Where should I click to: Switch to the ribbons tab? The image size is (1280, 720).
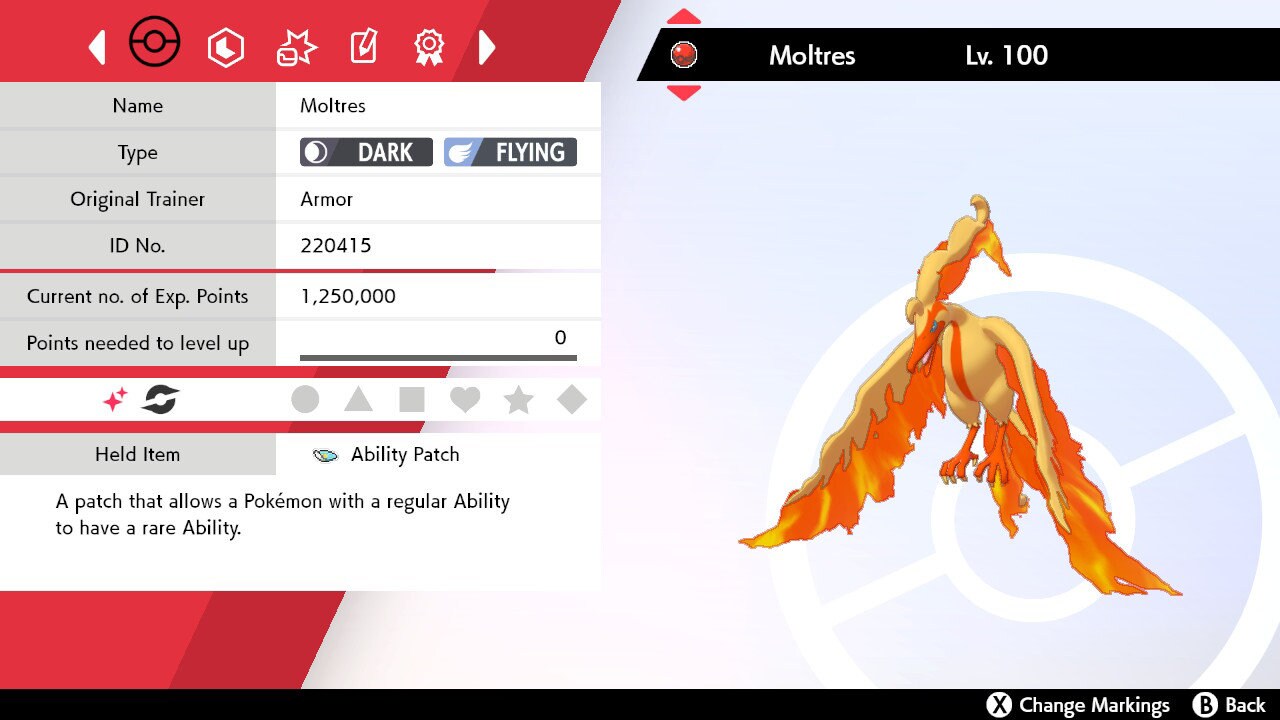(x=429, y=46)
